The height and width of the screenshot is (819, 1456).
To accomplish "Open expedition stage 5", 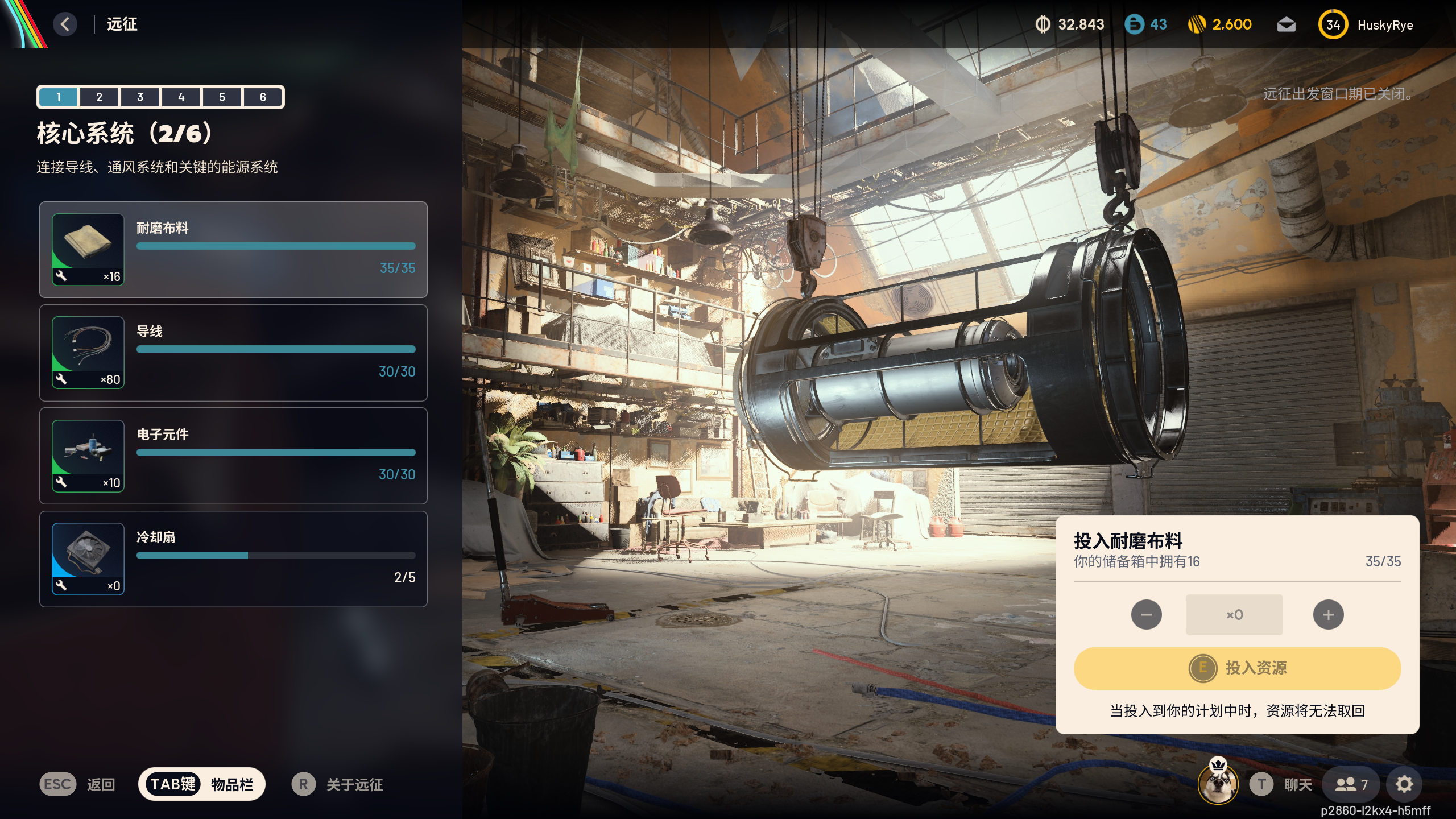I will [222, 97].
